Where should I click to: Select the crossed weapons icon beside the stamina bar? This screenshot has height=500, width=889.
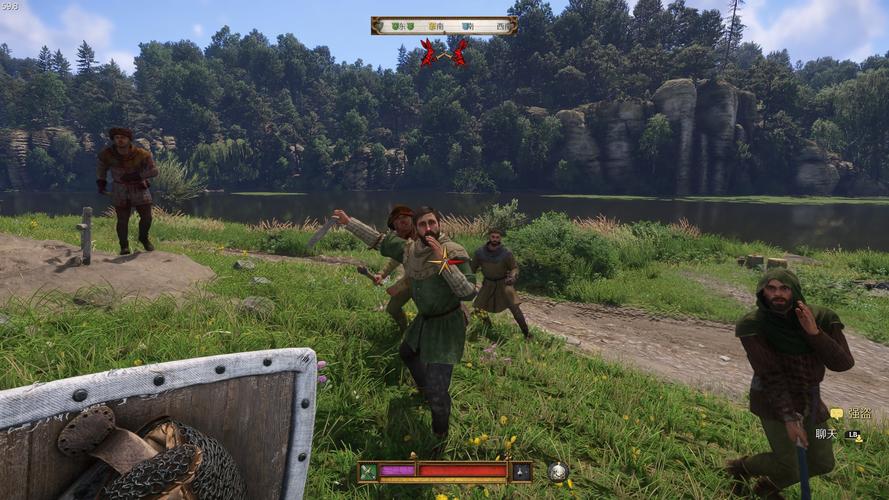pos(368,471)
